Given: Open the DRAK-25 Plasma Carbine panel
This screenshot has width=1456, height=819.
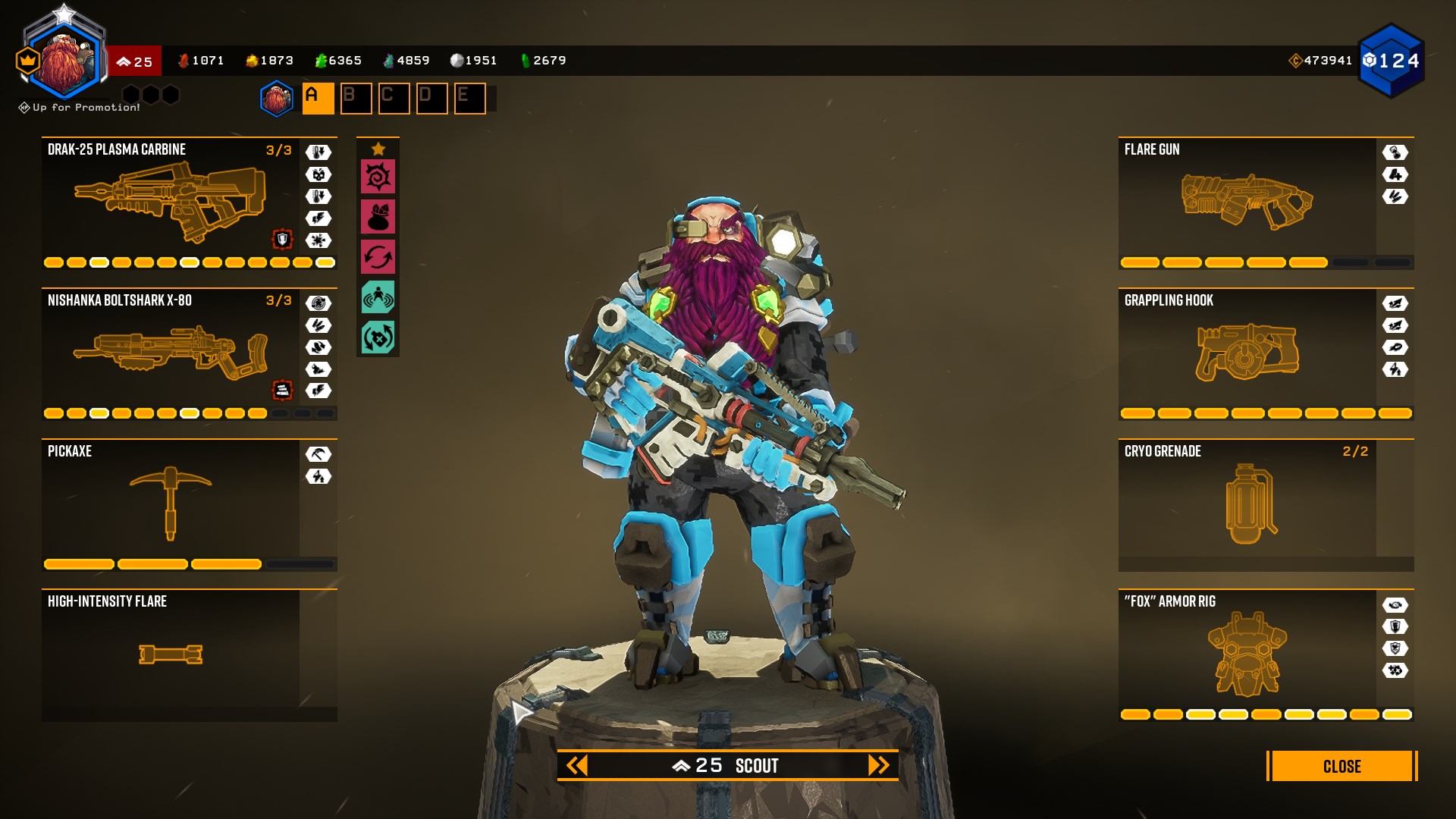Looking at the screenshot, I should pos(171,201).
